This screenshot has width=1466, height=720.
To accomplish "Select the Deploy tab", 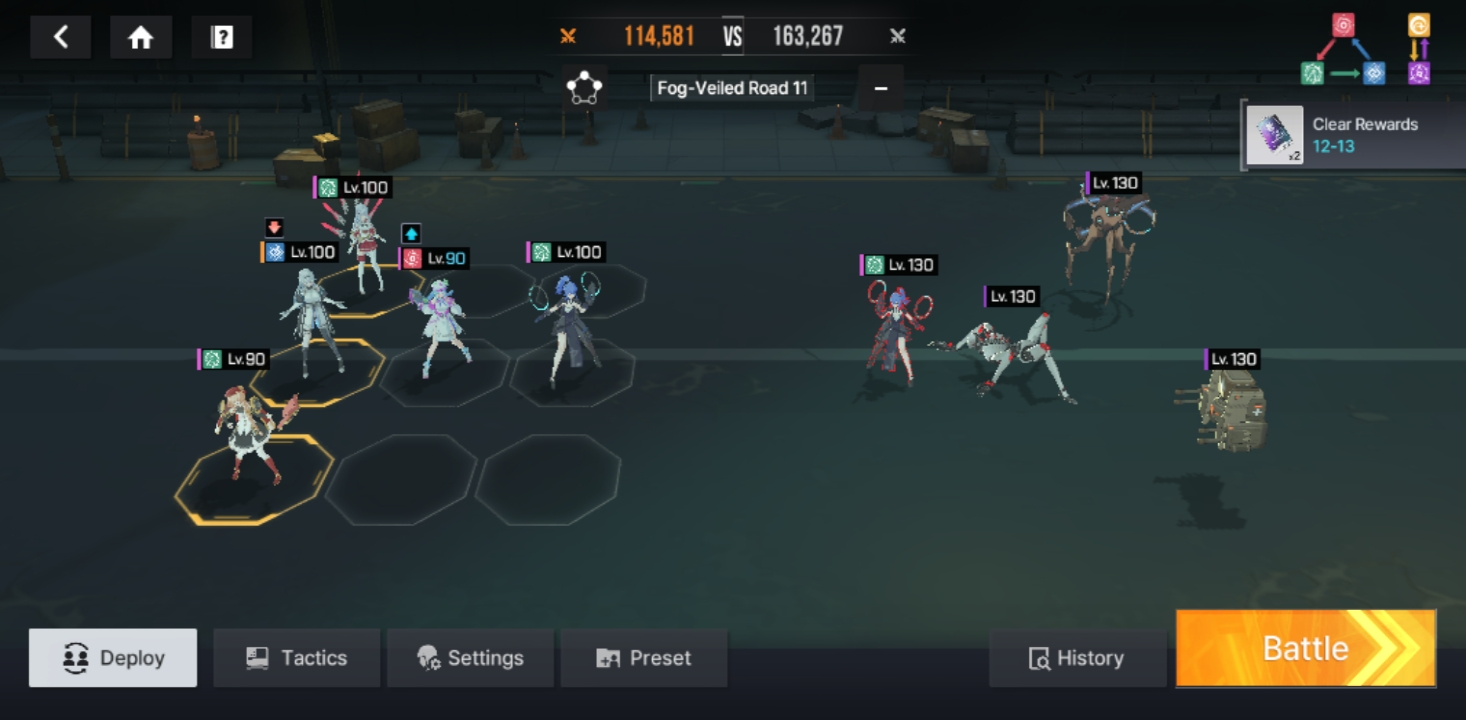I will pyautogui.click(x=113, y=658).
